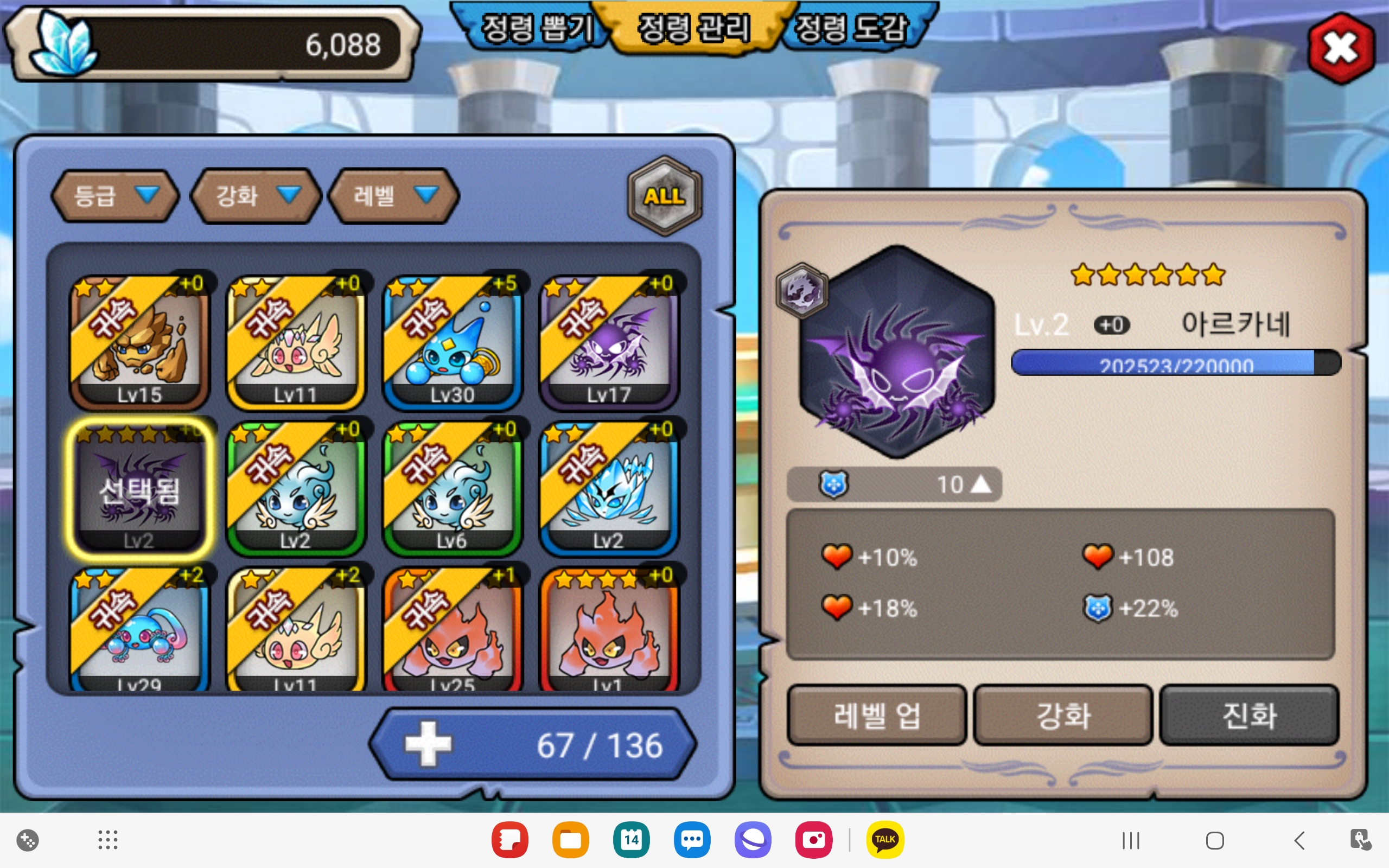Image resolution: width=1389 pixels, height=868 pixels.
Task: Open the 등급 sort dropdown
Action: point(114,196)
